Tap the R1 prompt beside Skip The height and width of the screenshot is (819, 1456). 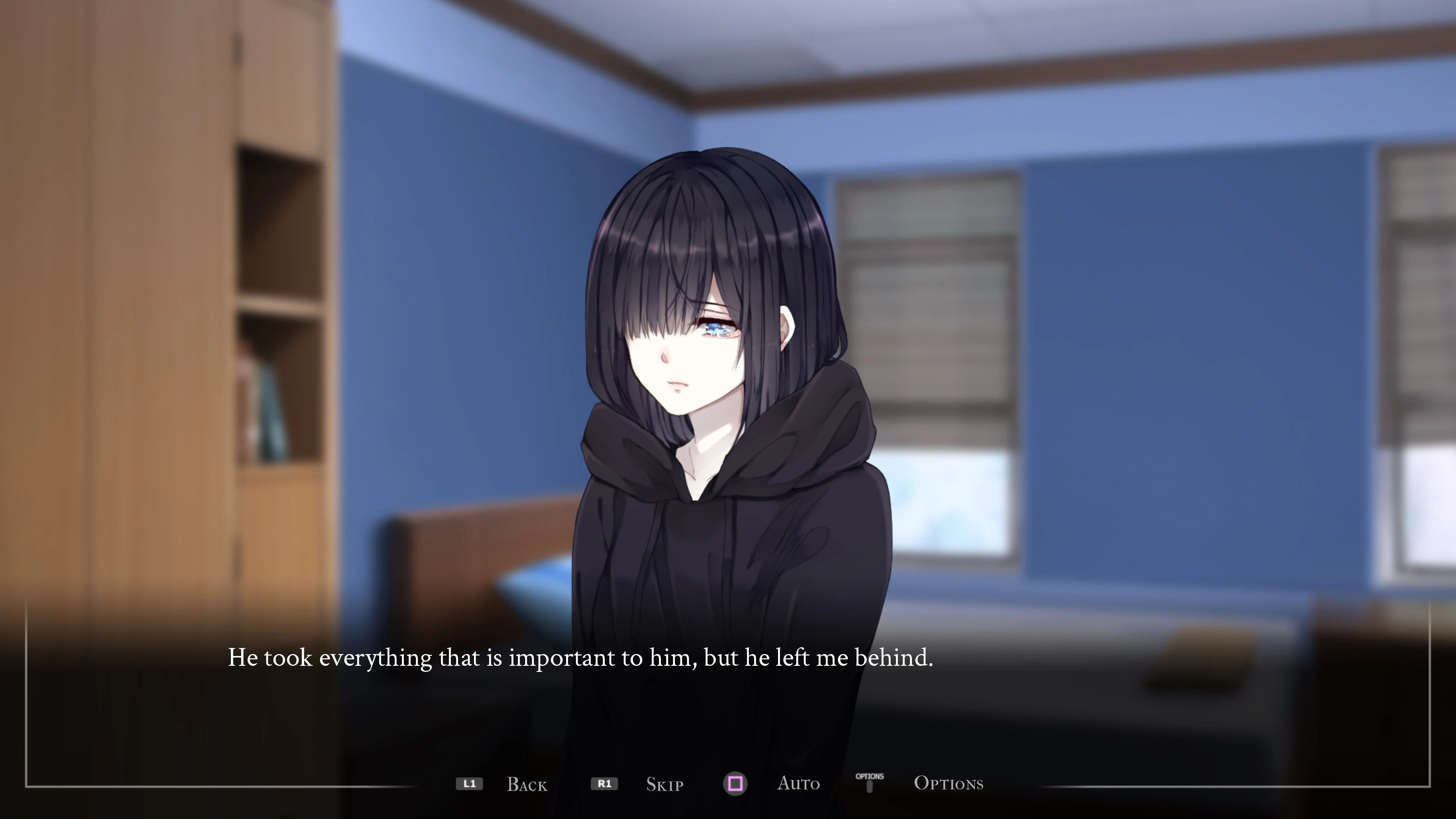(x=605, y=784)
